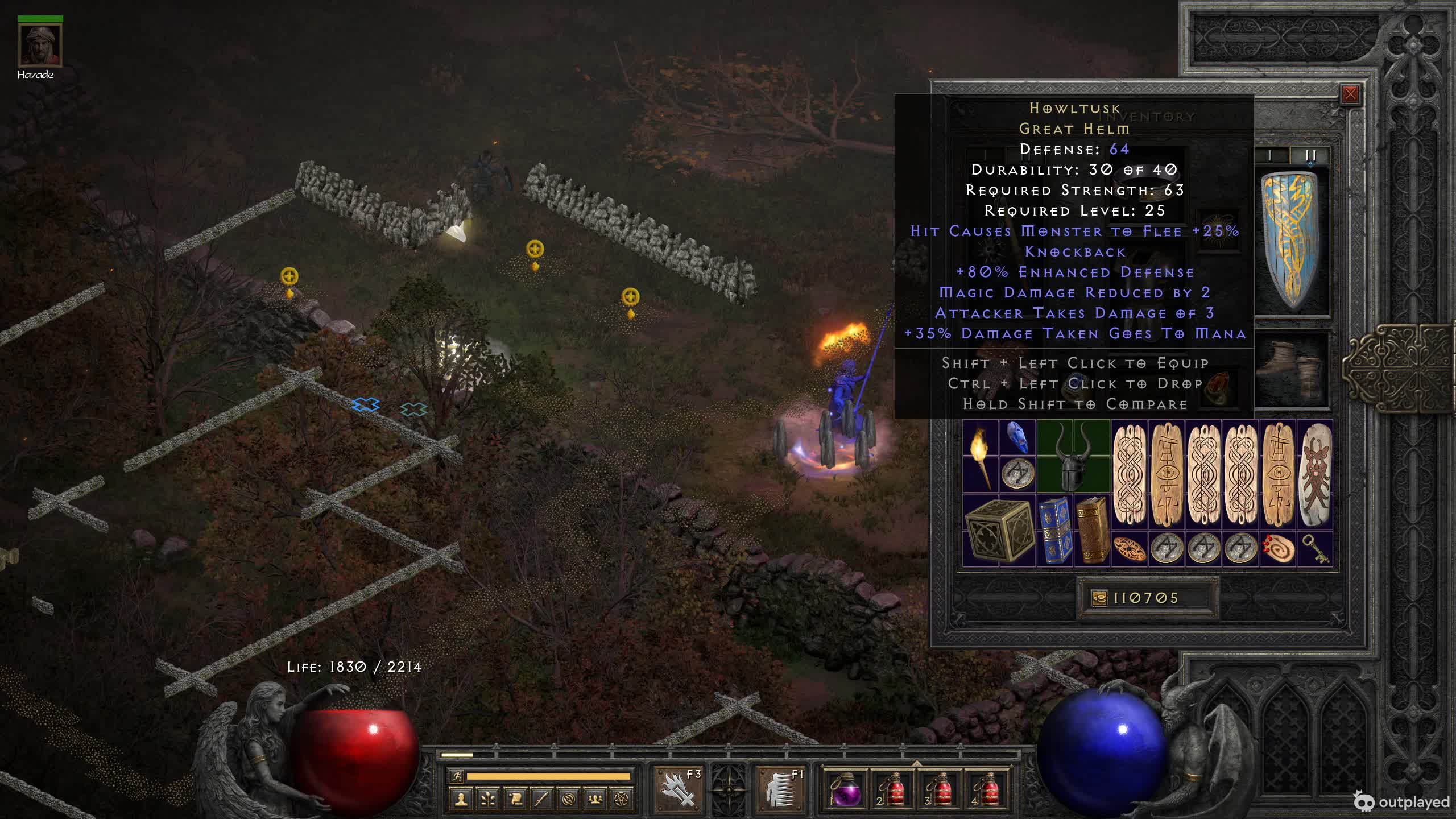Select the Howltusk horned Great Helm
The width and height of the screenshot is (1456, 819).
pyautogui.click(x=1073, y=457)
